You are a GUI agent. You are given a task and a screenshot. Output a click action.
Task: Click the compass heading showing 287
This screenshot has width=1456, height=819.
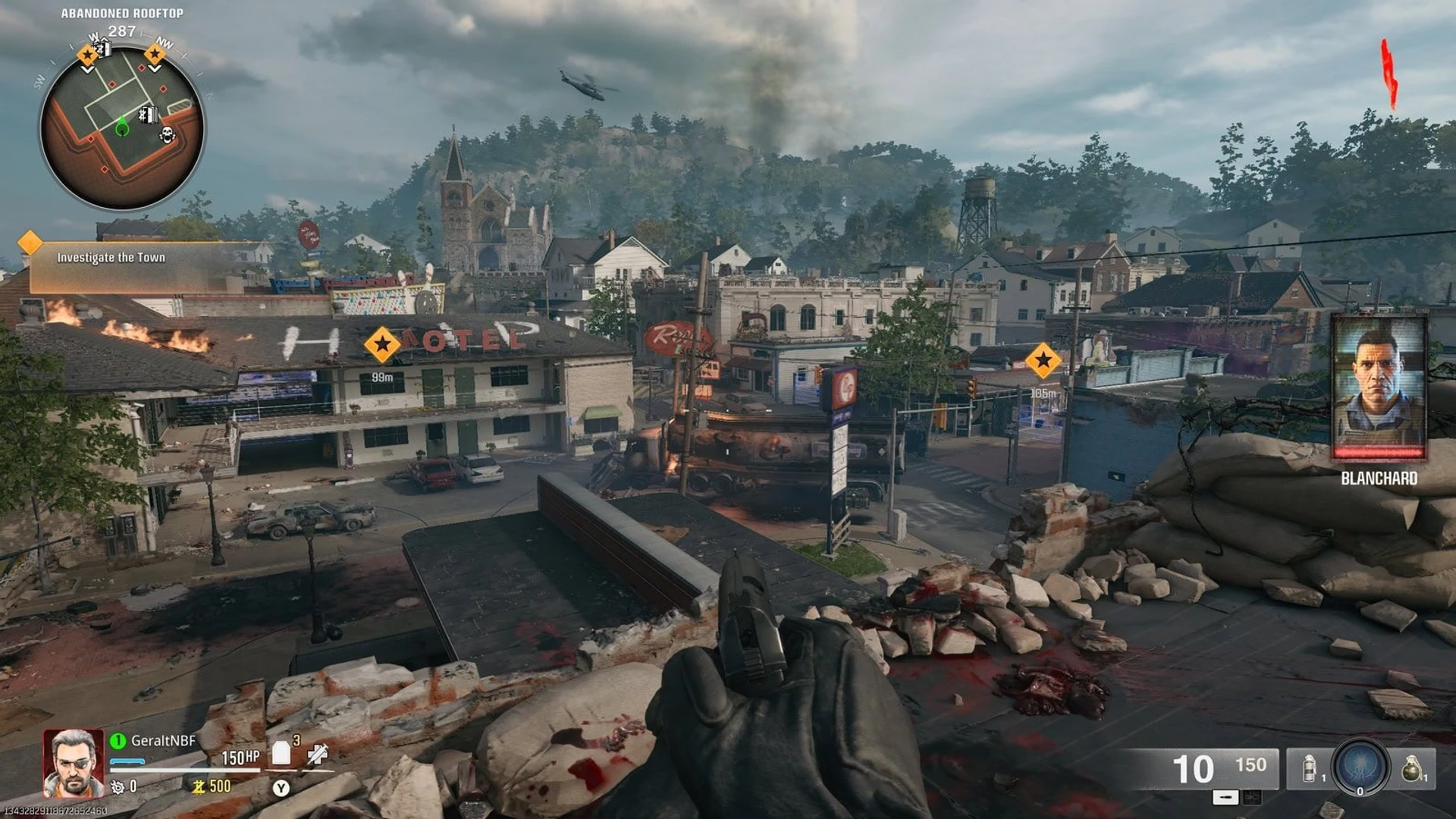tap(121, 32)
